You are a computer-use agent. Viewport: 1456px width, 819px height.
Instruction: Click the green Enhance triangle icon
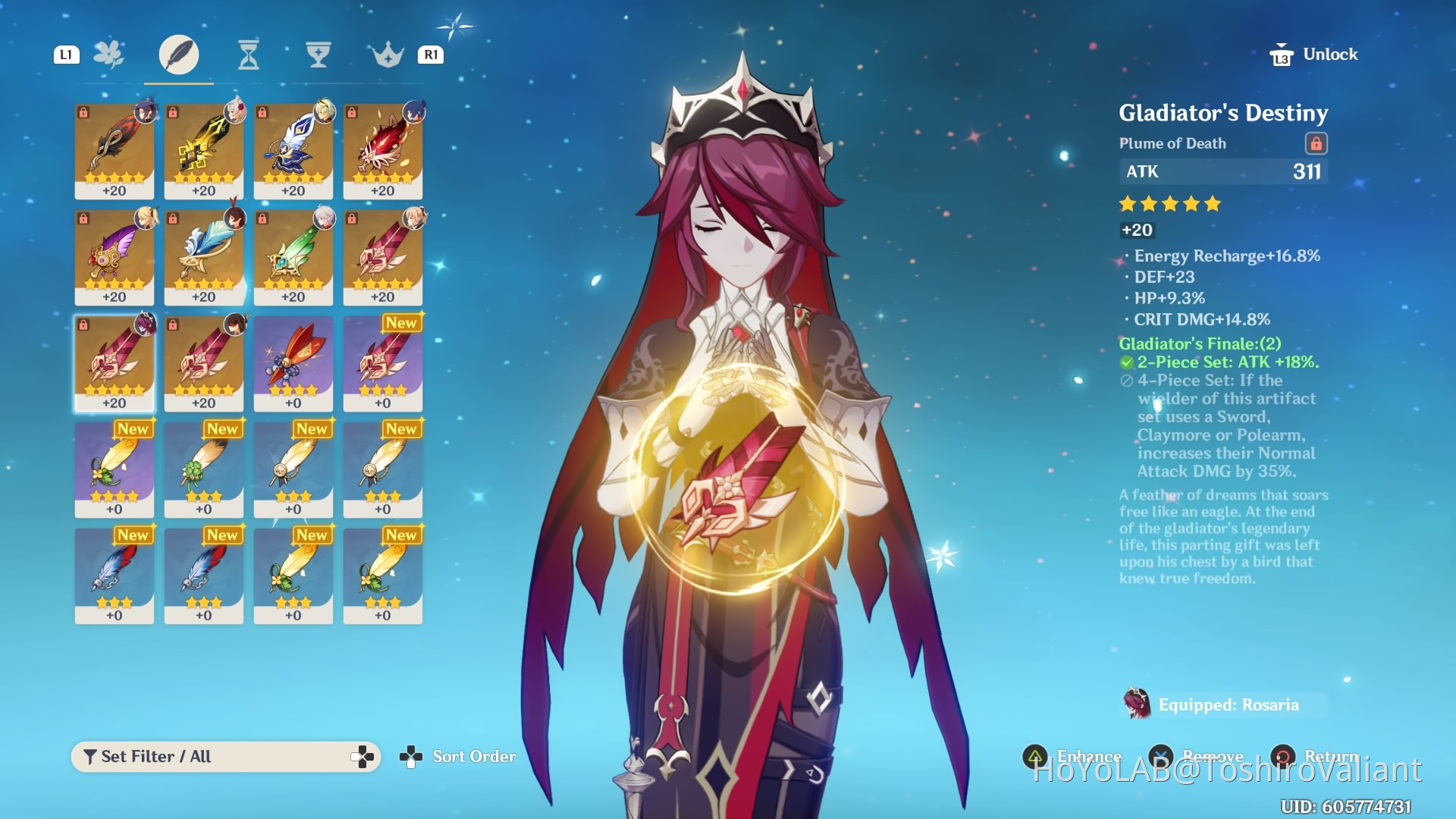[x=1036, y=756]
